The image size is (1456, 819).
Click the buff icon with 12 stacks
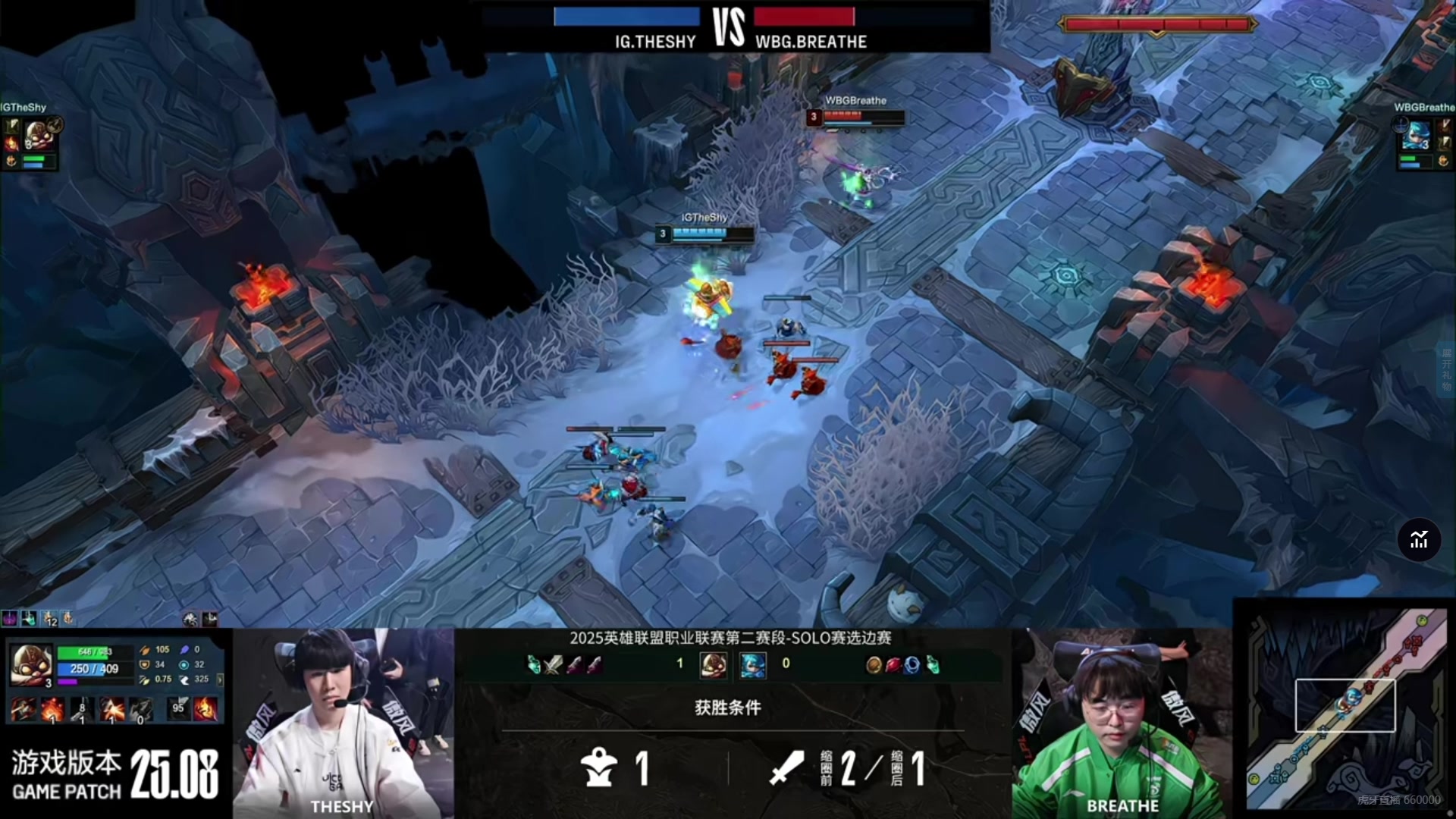pos(49,619)
